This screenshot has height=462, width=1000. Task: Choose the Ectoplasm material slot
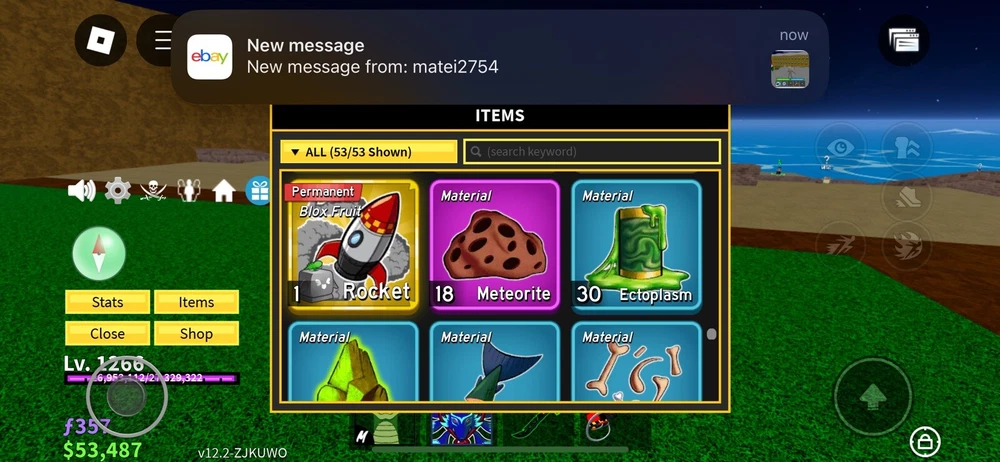point(634,245)
